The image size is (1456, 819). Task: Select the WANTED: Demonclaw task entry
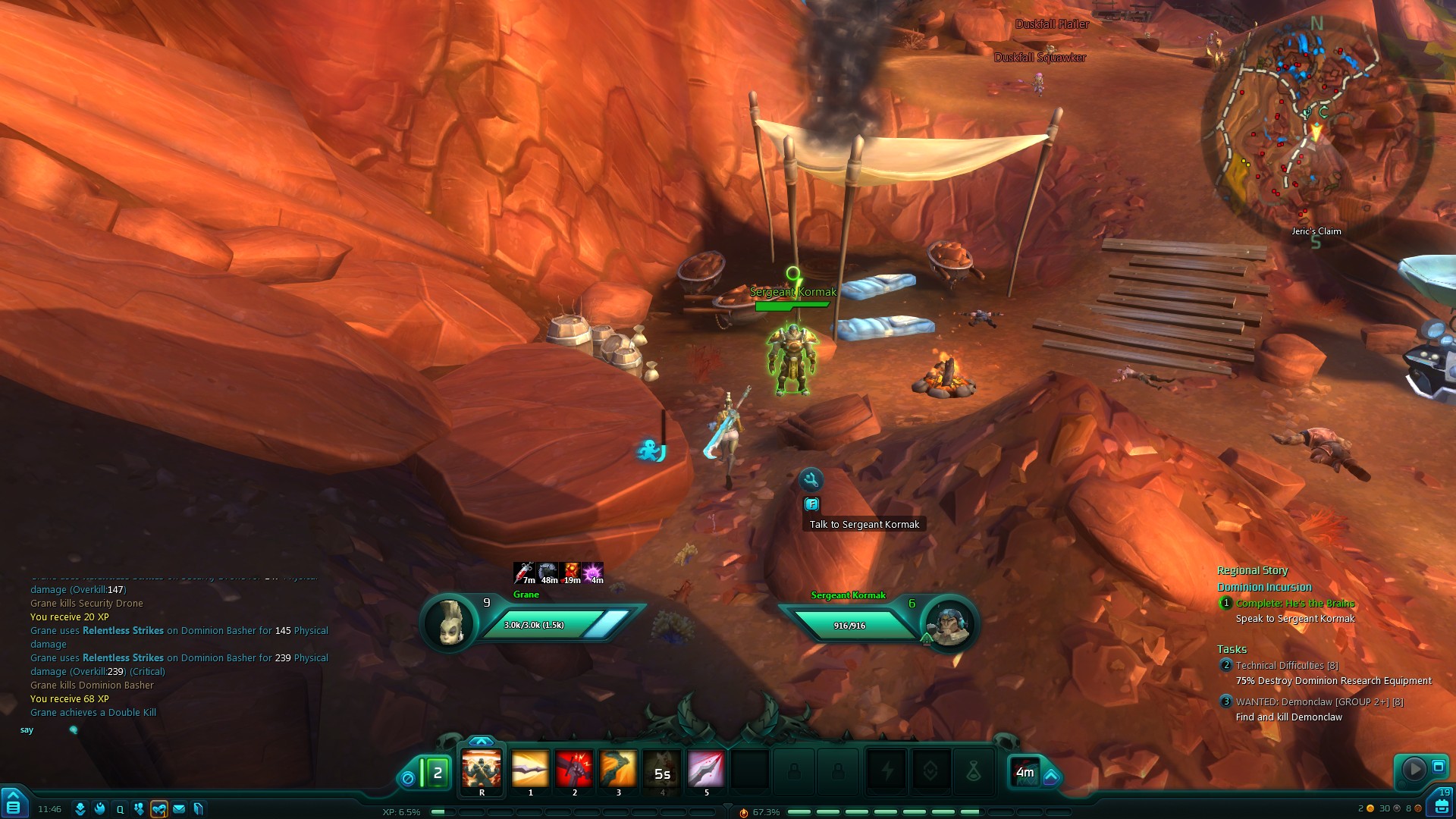point(1319,702)
